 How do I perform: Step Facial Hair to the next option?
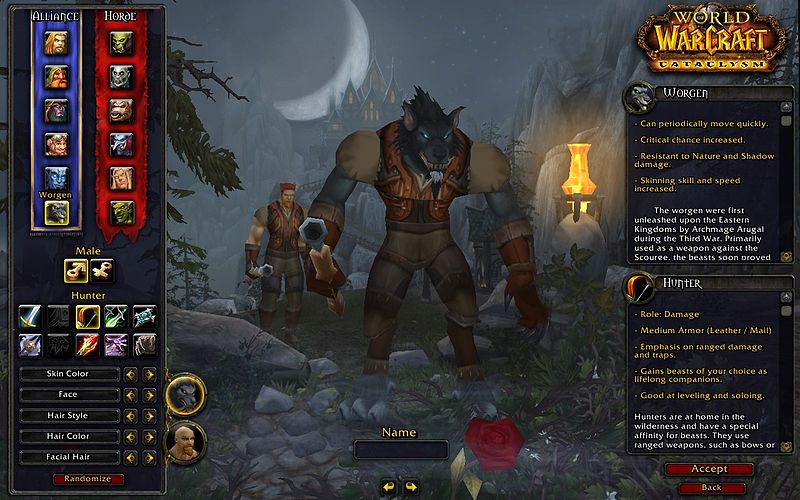point(149,457)
